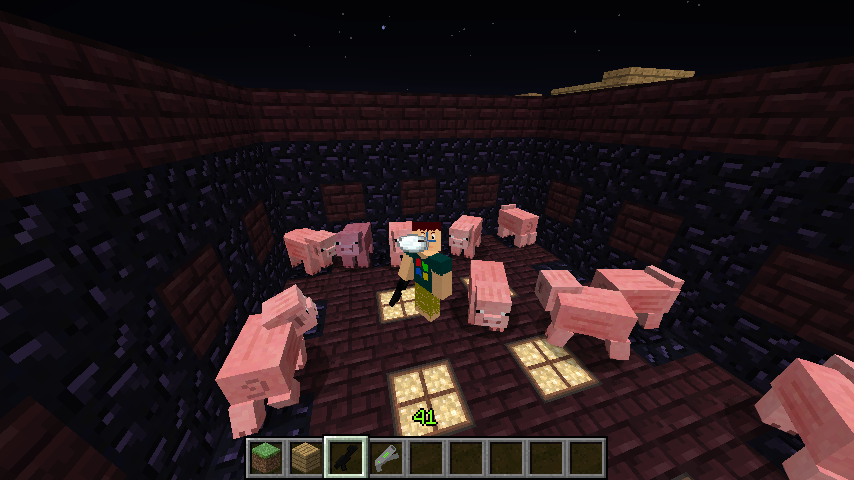Select the grass block hotbar slot
The image size is (854, 480).
(x=267, y=458)
